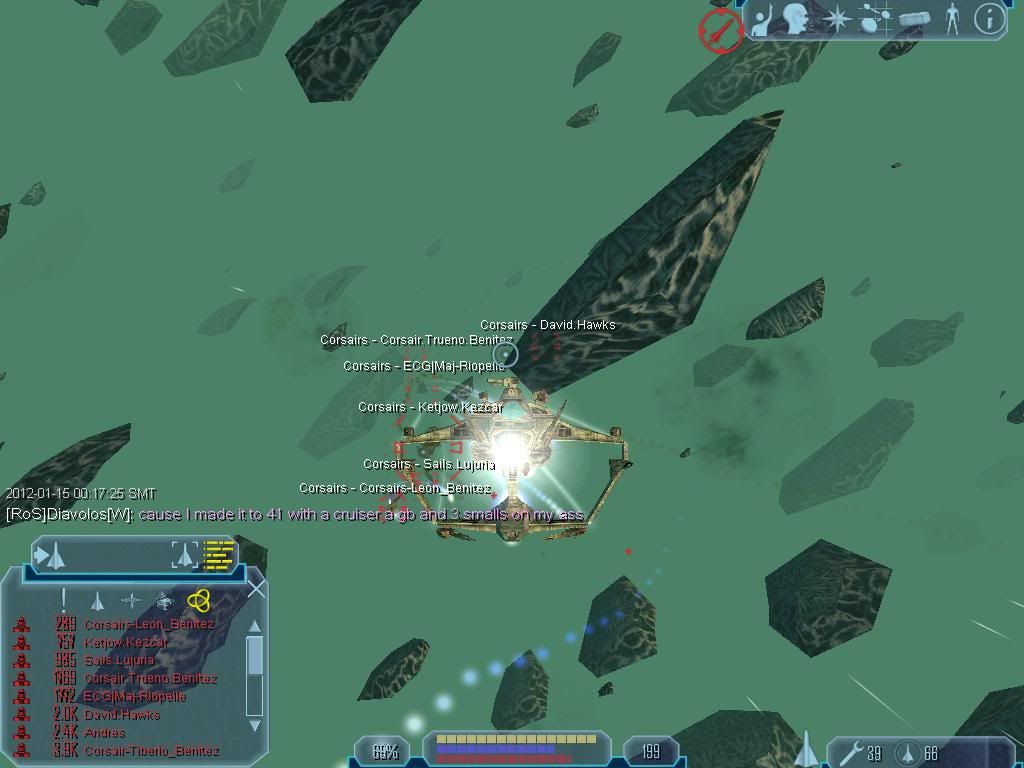1024x768 pixels.
Task: Switch to the yellow trefoil contact filter
Action: pyautogui.click(x=198, y=600)
